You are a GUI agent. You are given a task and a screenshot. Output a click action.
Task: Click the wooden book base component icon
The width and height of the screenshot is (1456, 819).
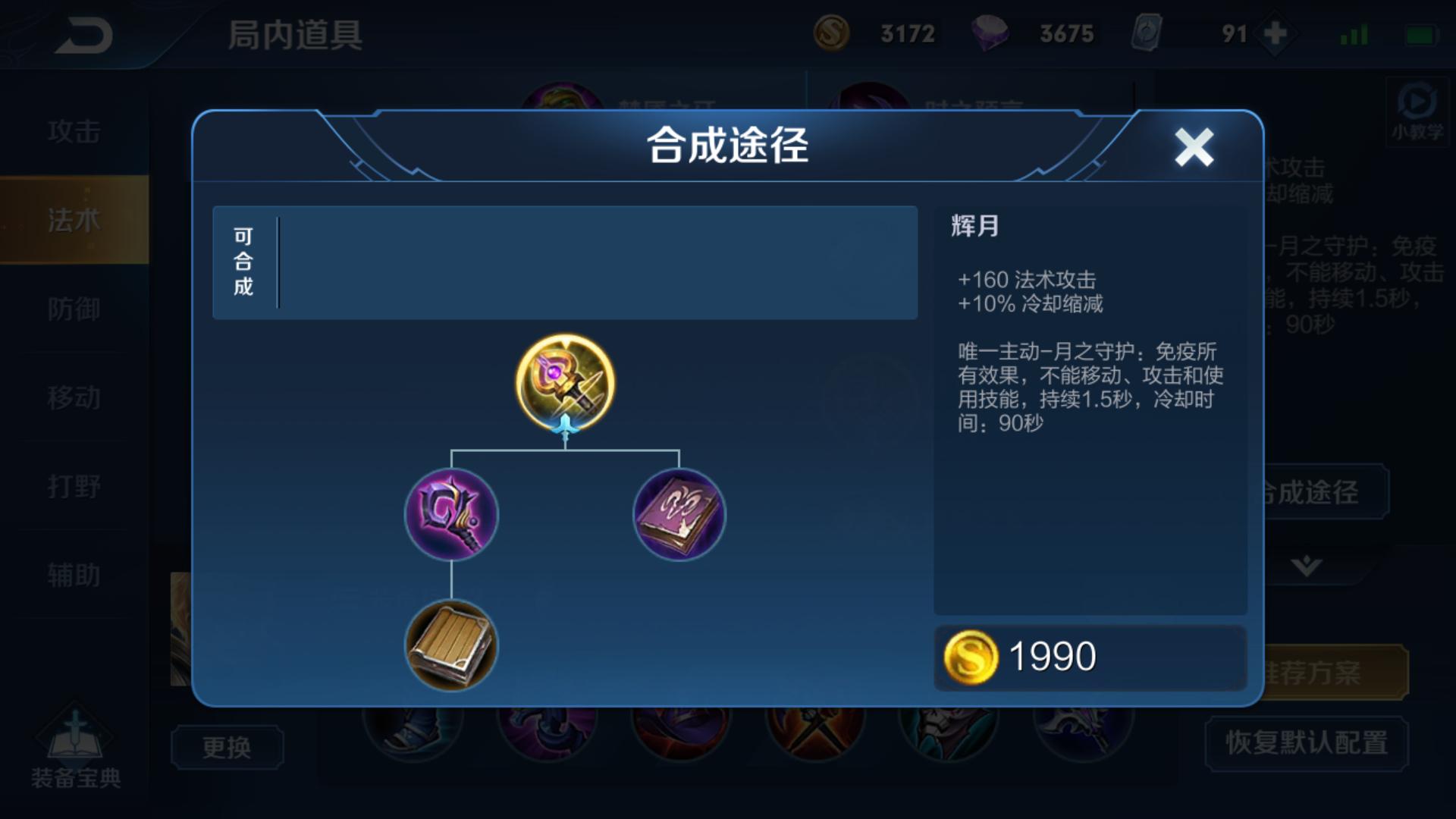tap(453, 646)
